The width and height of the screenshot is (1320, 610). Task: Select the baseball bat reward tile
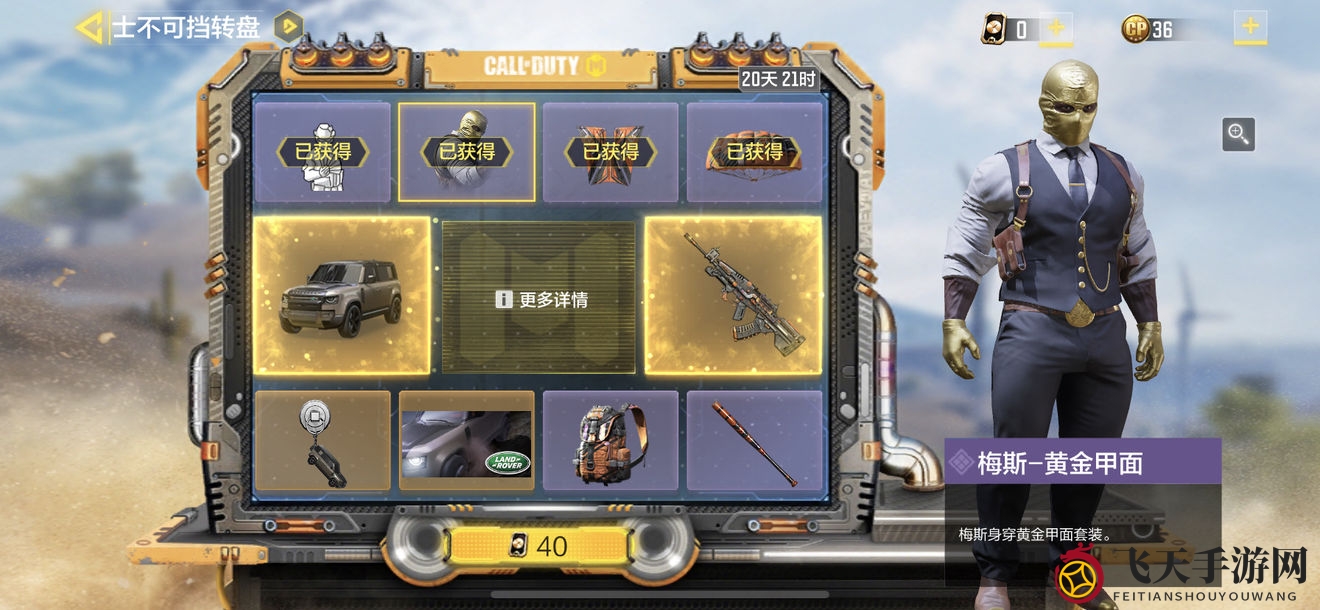[x=754, y=441]
